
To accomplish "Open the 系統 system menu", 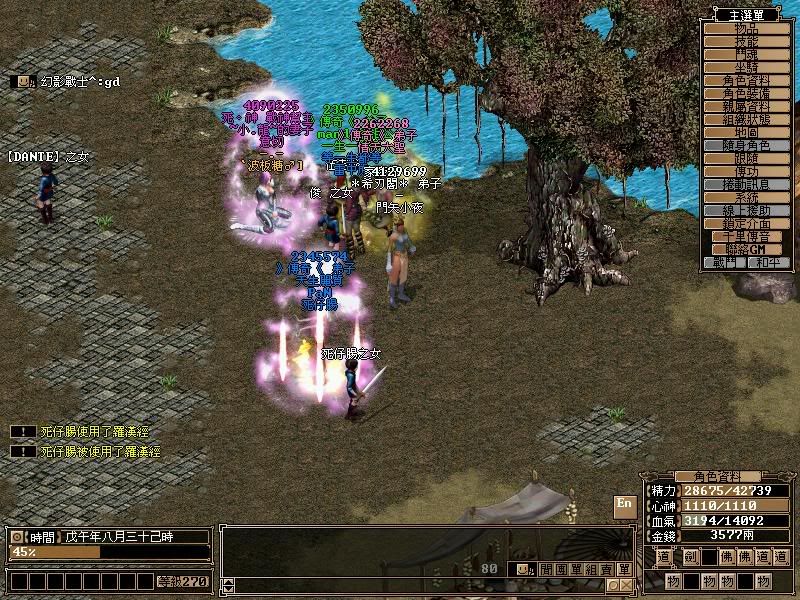I will point(746,197).
